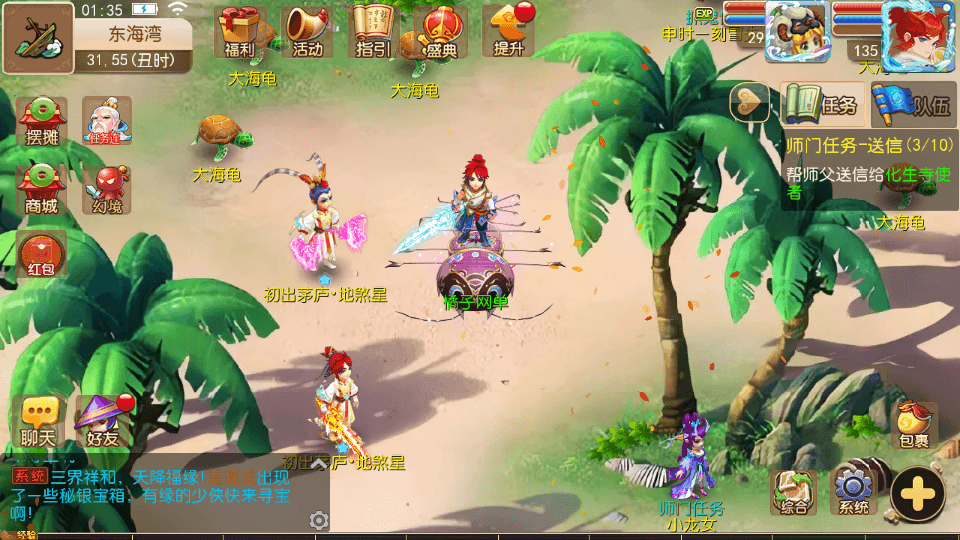Open the 综合 general menu icon

(793, 492)
